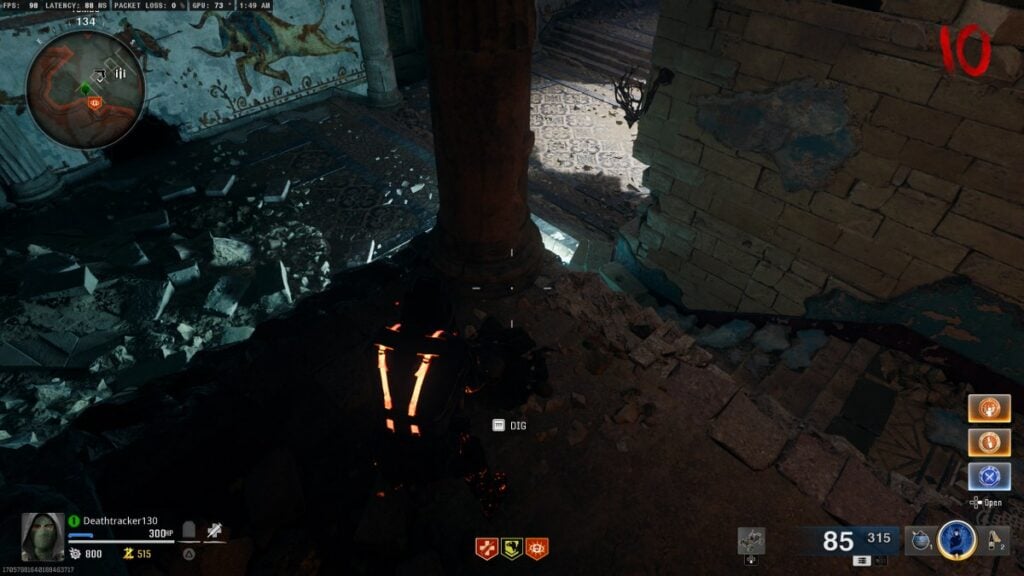Click the green fist perk icon

[512, 548]
